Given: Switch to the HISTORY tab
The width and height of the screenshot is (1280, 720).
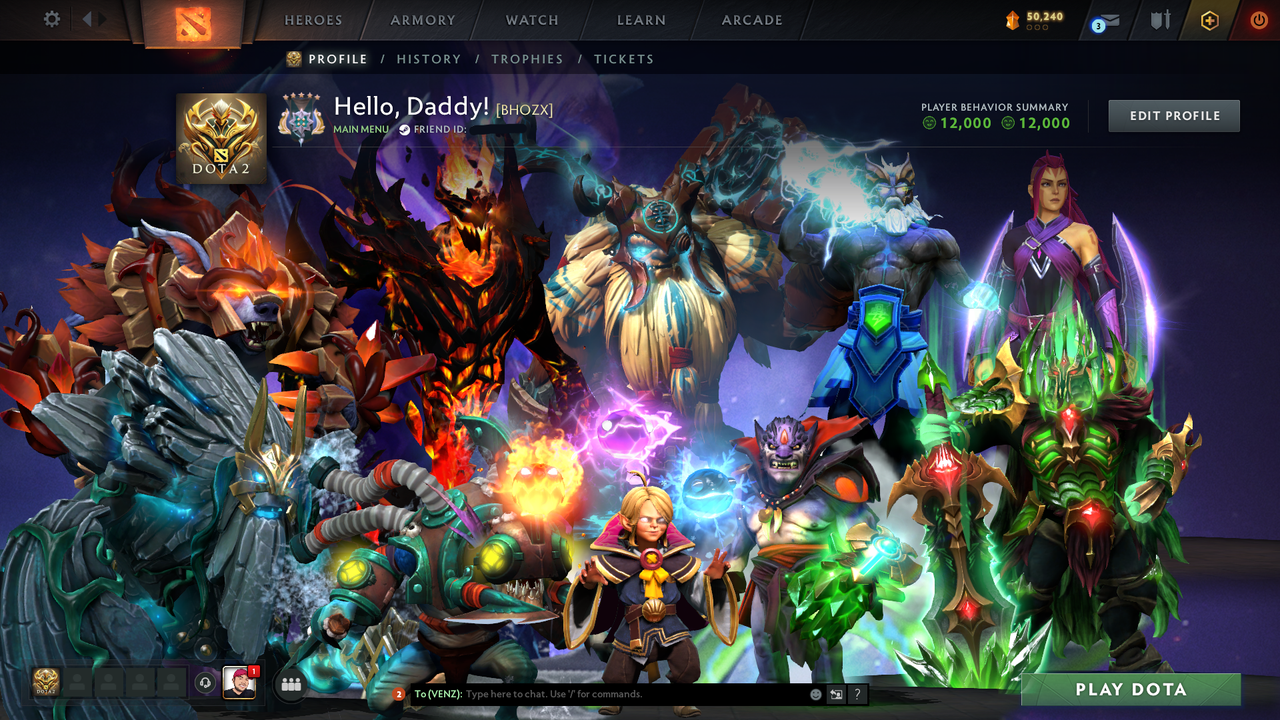Looking at the screenshot, I should [428, 59].
